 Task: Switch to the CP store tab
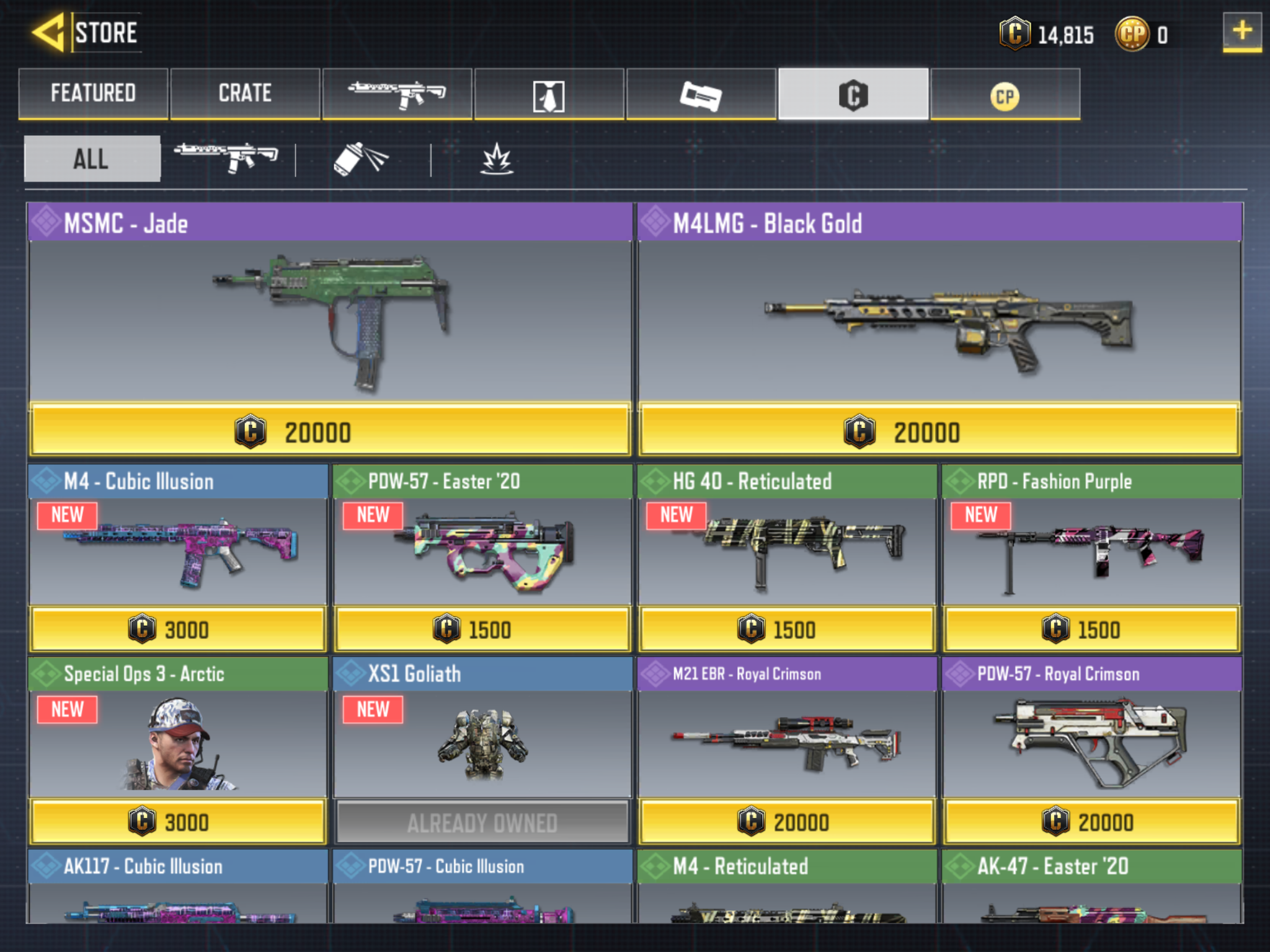coord(1005,95)
